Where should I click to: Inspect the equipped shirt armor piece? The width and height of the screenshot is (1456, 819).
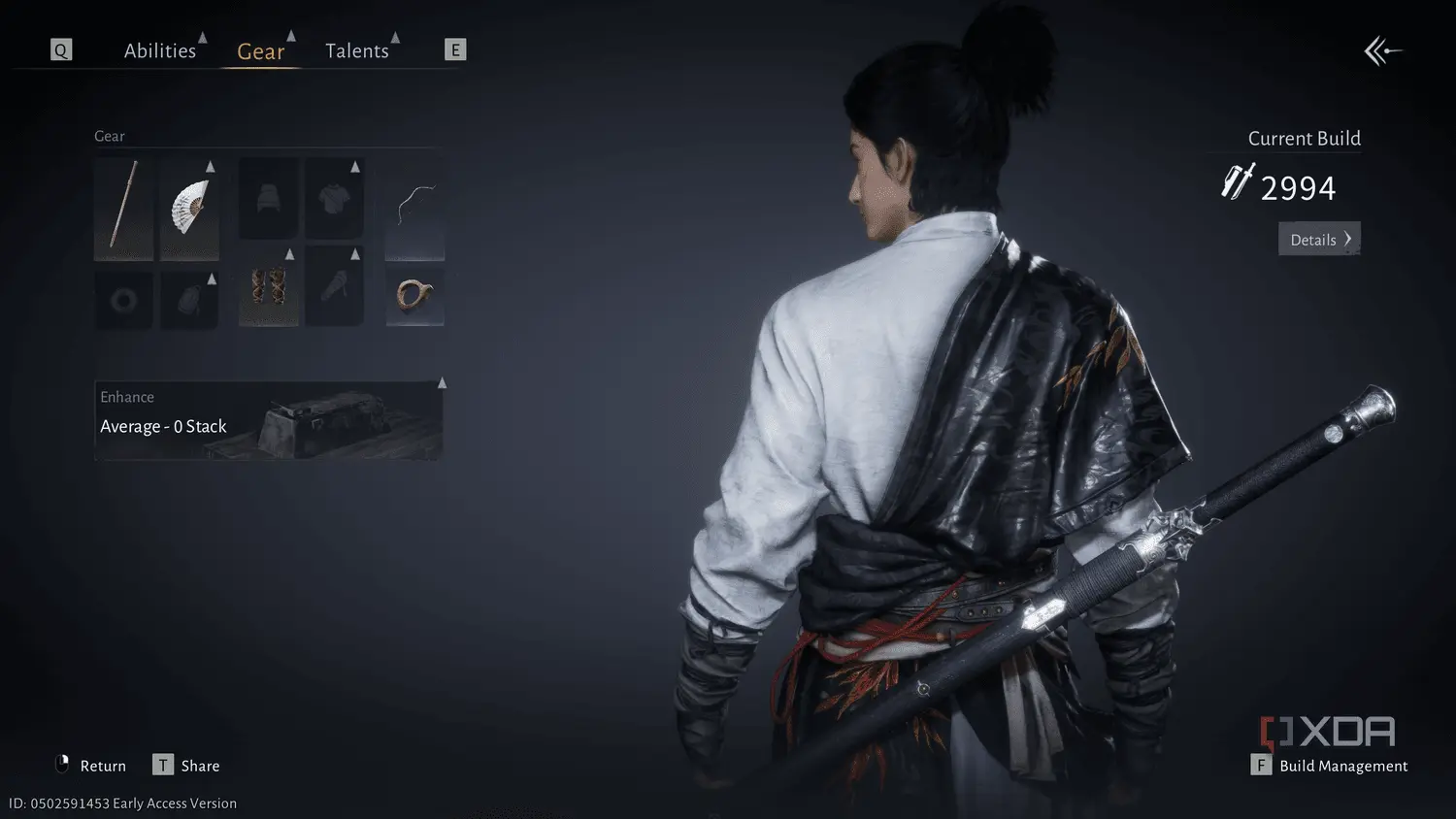334,198
